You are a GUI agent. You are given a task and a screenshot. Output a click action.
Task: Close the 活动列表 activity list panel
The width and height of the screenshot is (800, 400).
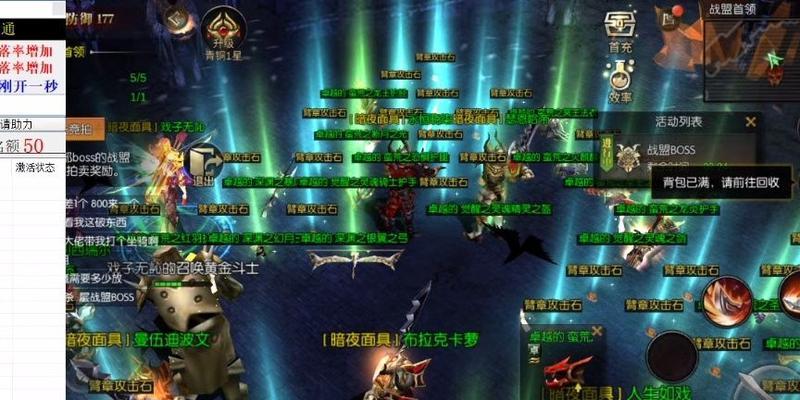[751, 122]
